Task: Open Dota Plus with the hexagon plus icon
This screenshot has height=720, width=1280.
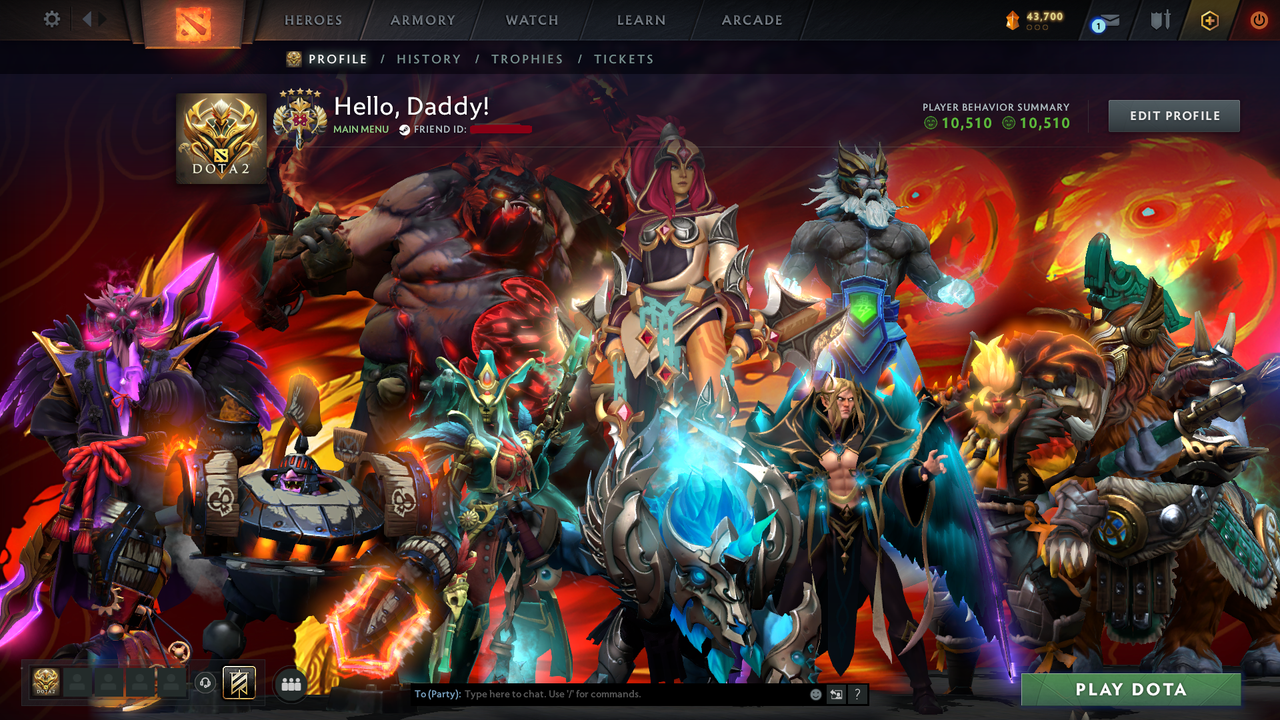Action: (x=1209, y=20)
